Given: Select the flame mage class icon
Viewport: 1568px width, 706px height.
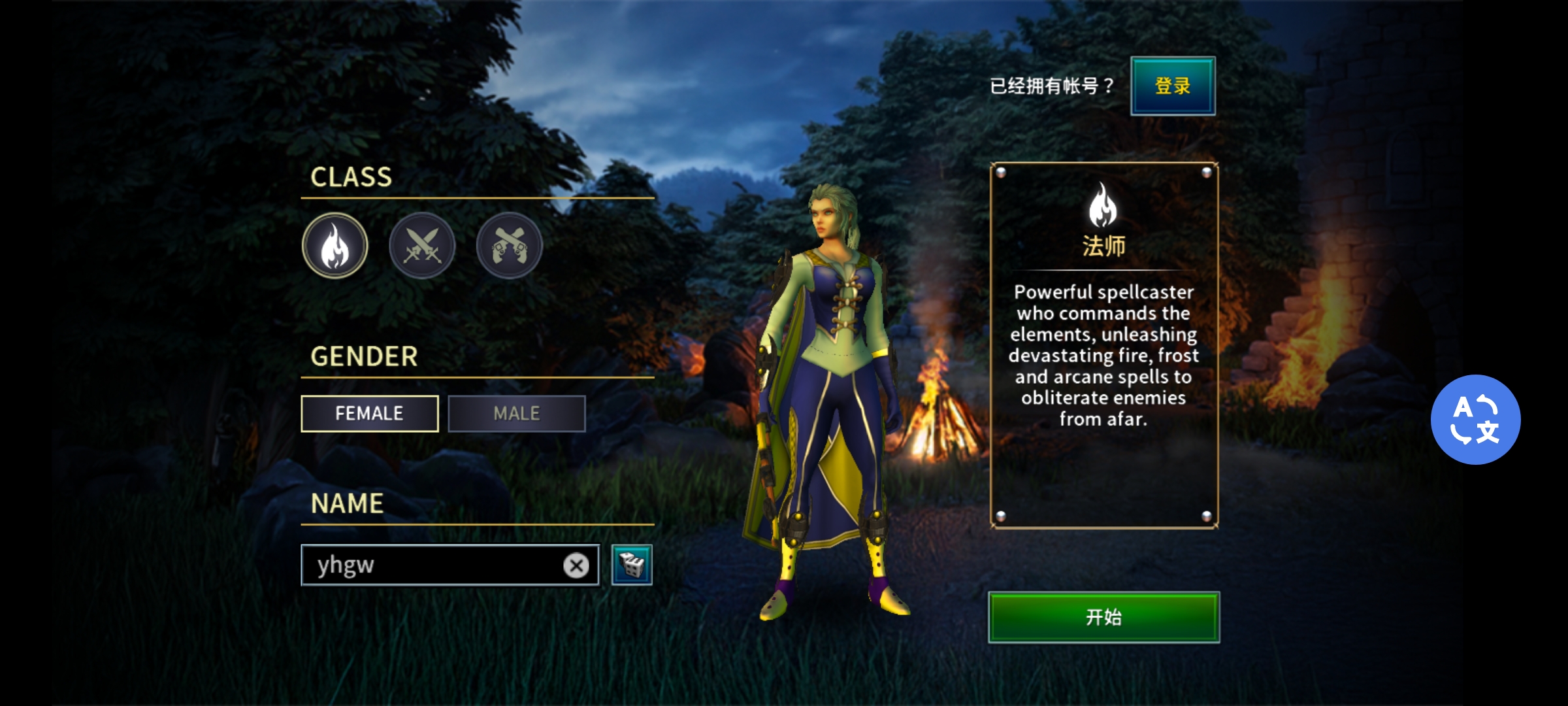Looking at the screenshot, I should click(335, 246).
